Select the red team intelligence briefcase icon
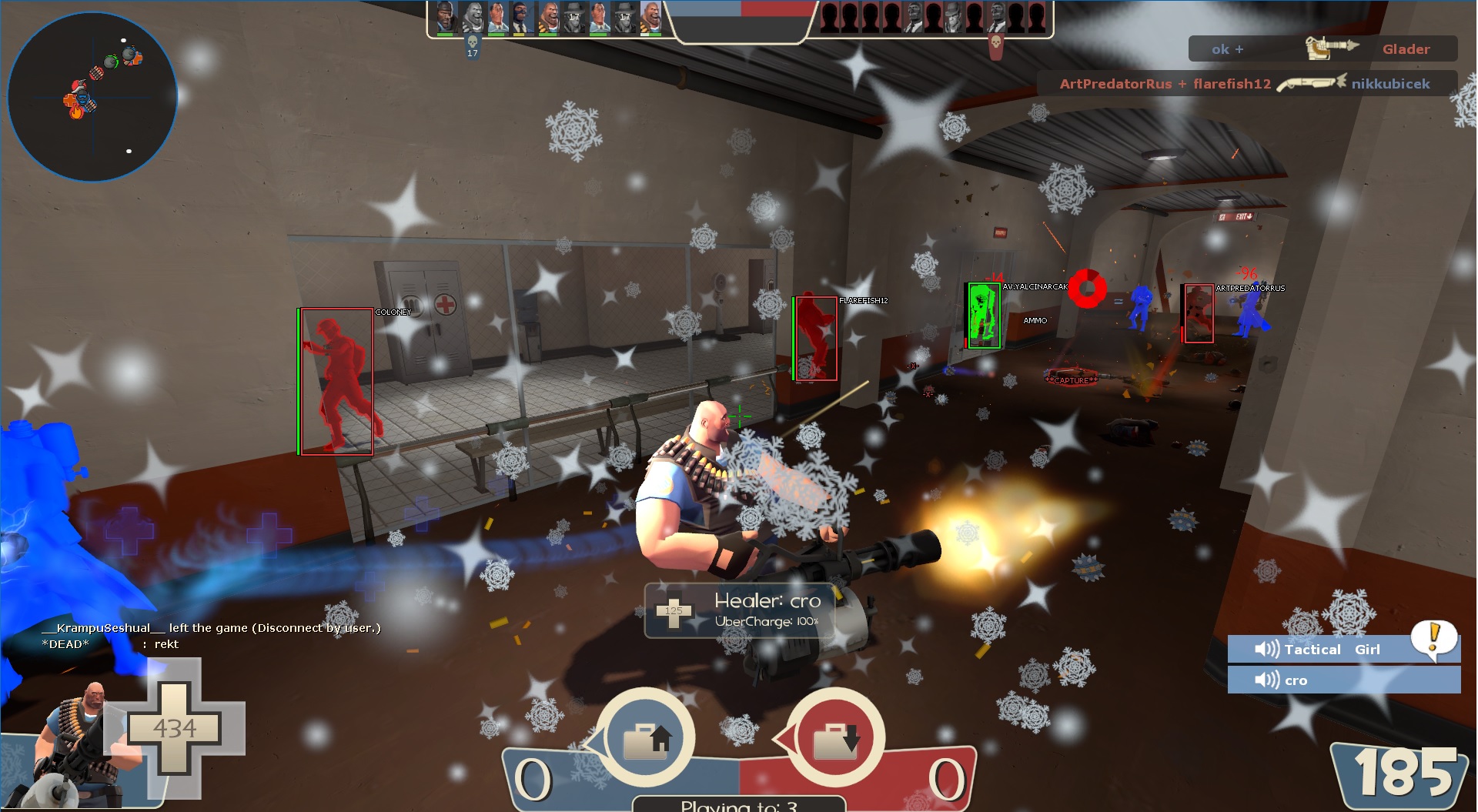 pyautogui.click(x=834, y=737)
